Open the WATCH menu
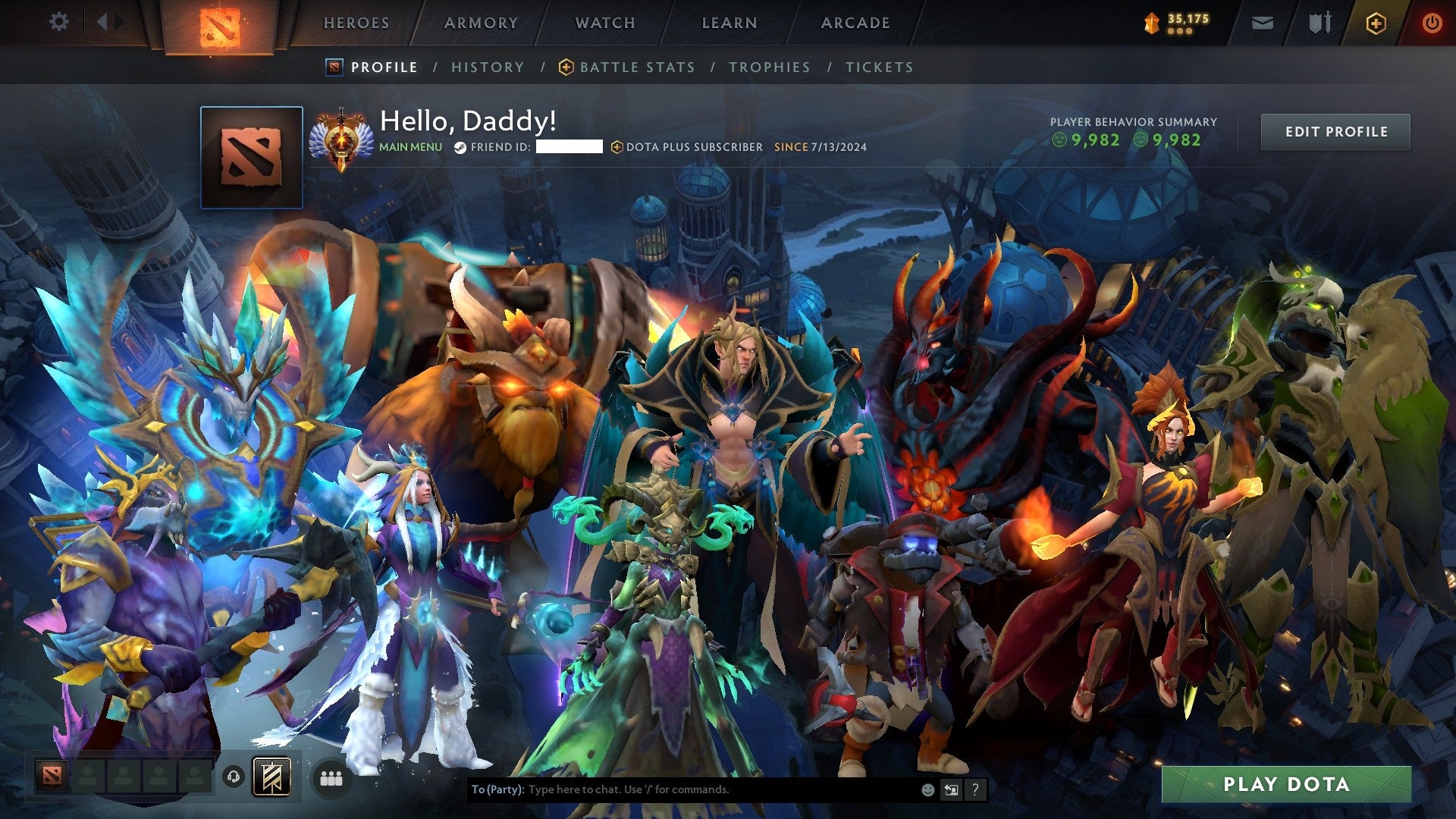 click(x=606, y=23)
